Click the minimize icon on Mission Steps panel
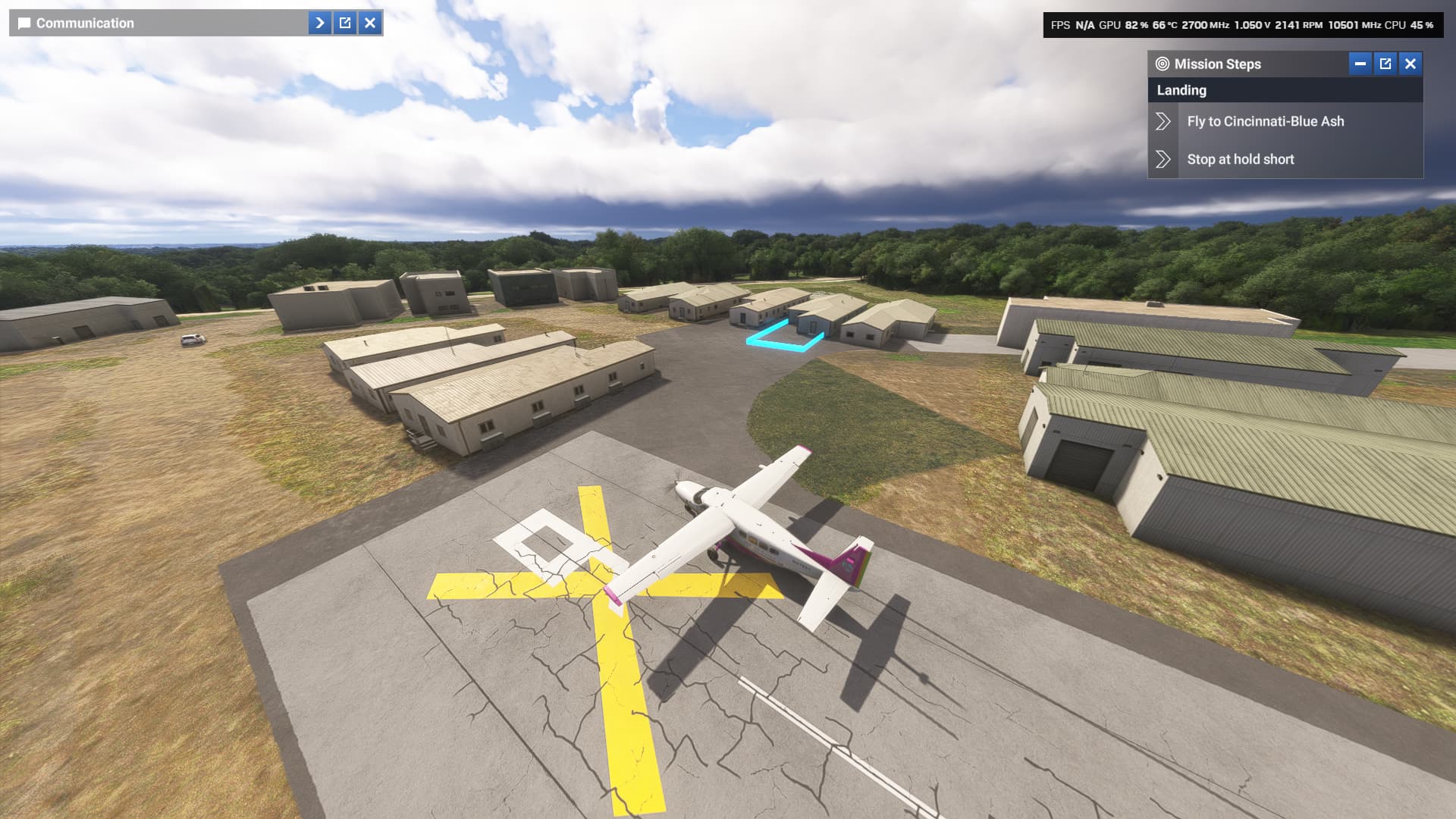Image resolution: width=1456 pixels, height=819 pixels. coord(1358,64)
